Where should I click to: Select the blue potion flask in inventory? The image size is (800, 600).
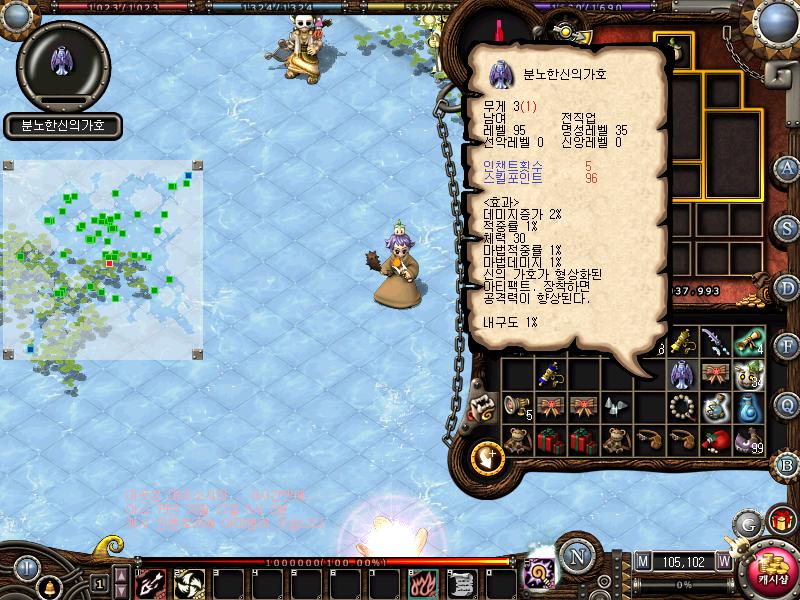click(750, 408)
